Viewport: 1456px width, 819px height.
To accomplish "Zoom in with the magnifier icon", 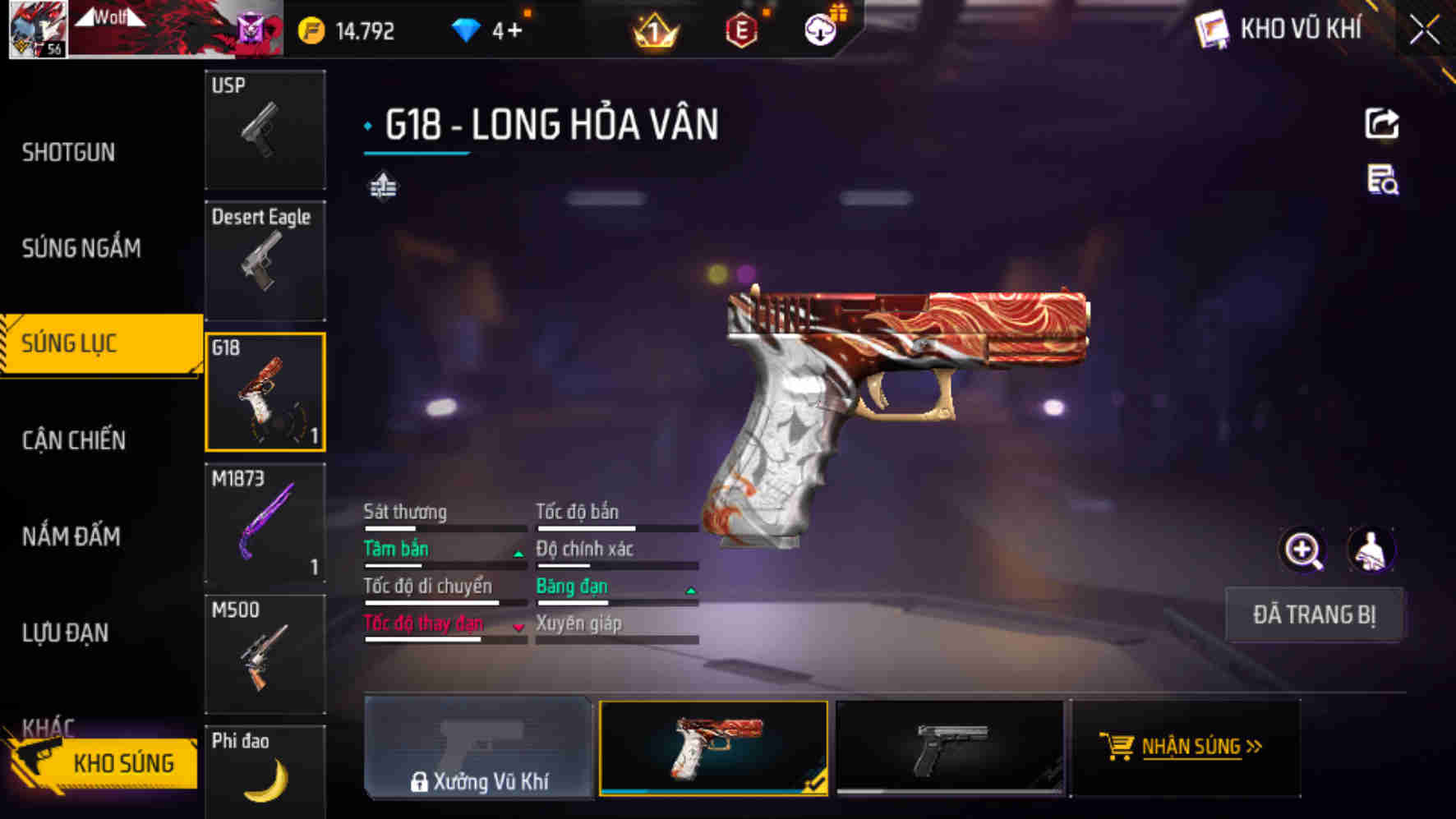I will [1302, 550].
